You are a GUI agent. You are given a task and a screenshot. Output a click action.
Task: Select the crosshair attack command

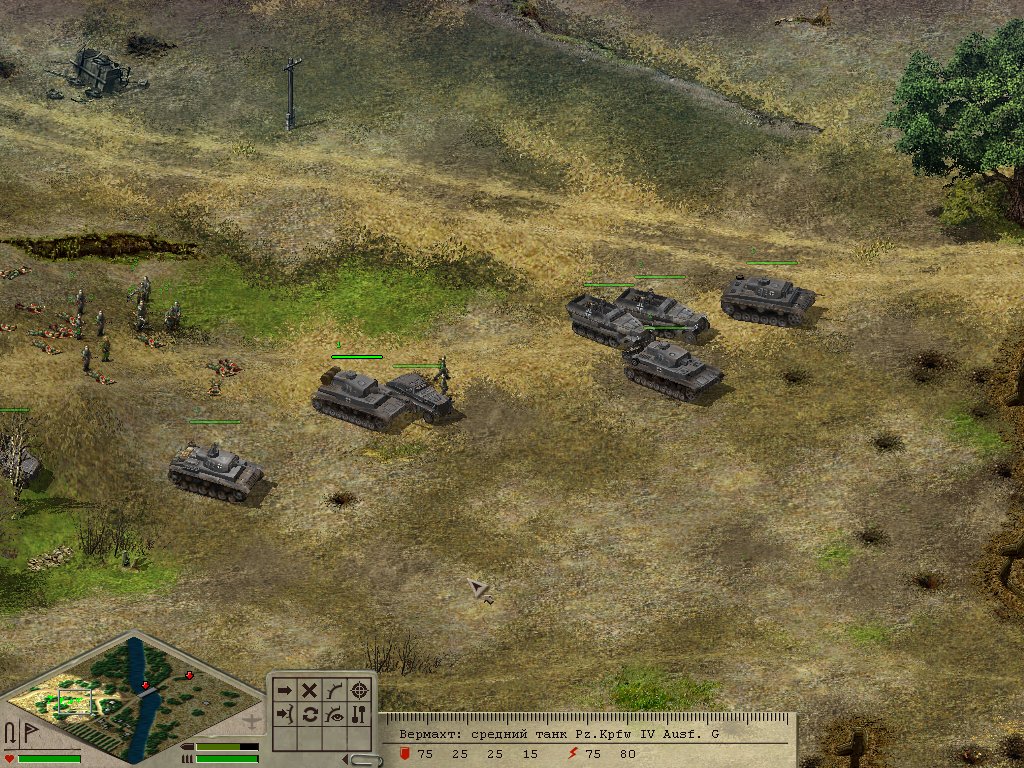pyautogui.click(x=360, y=690)
